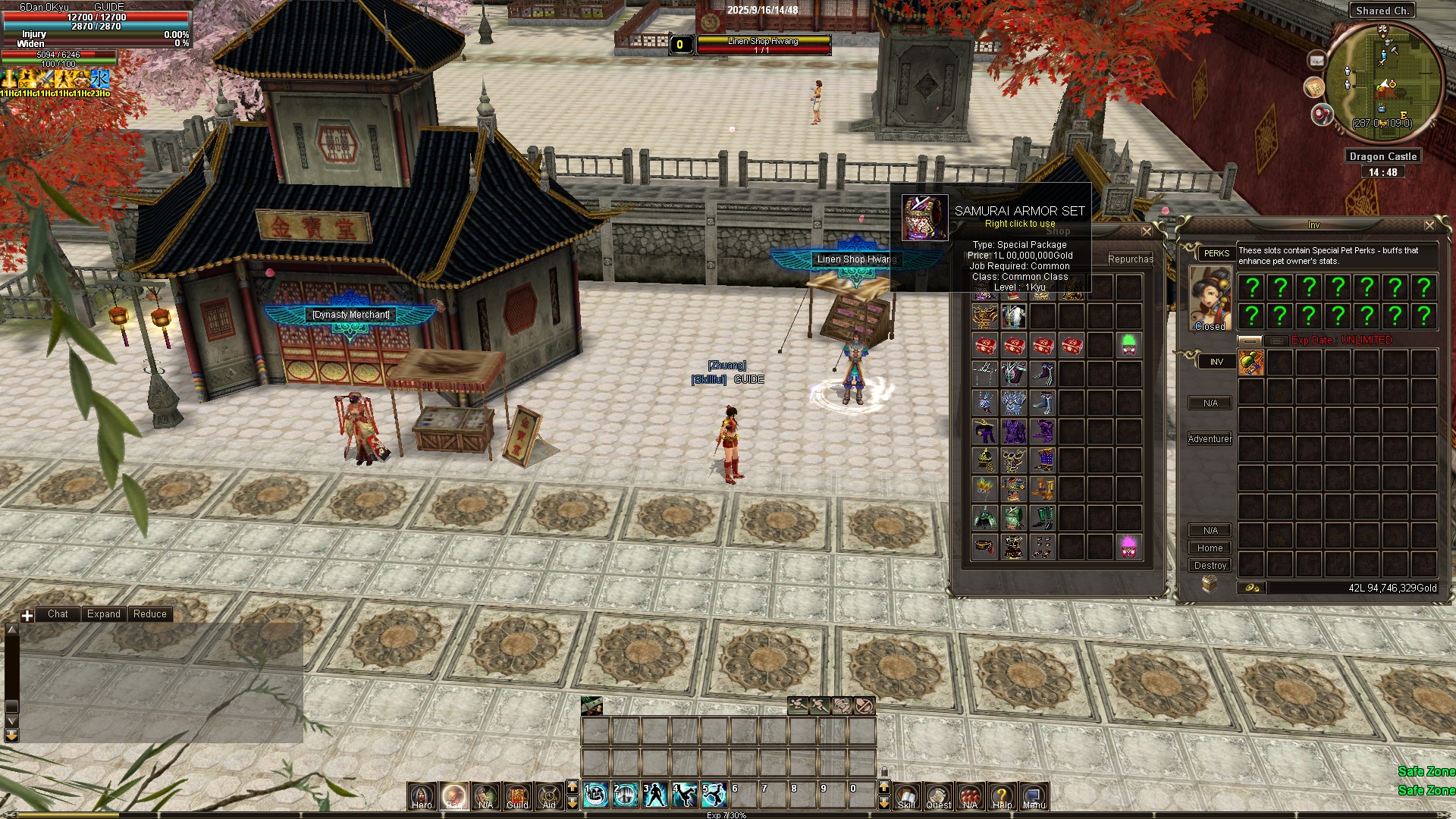
Task: Open the Help window
Action: coord(1002,795)
